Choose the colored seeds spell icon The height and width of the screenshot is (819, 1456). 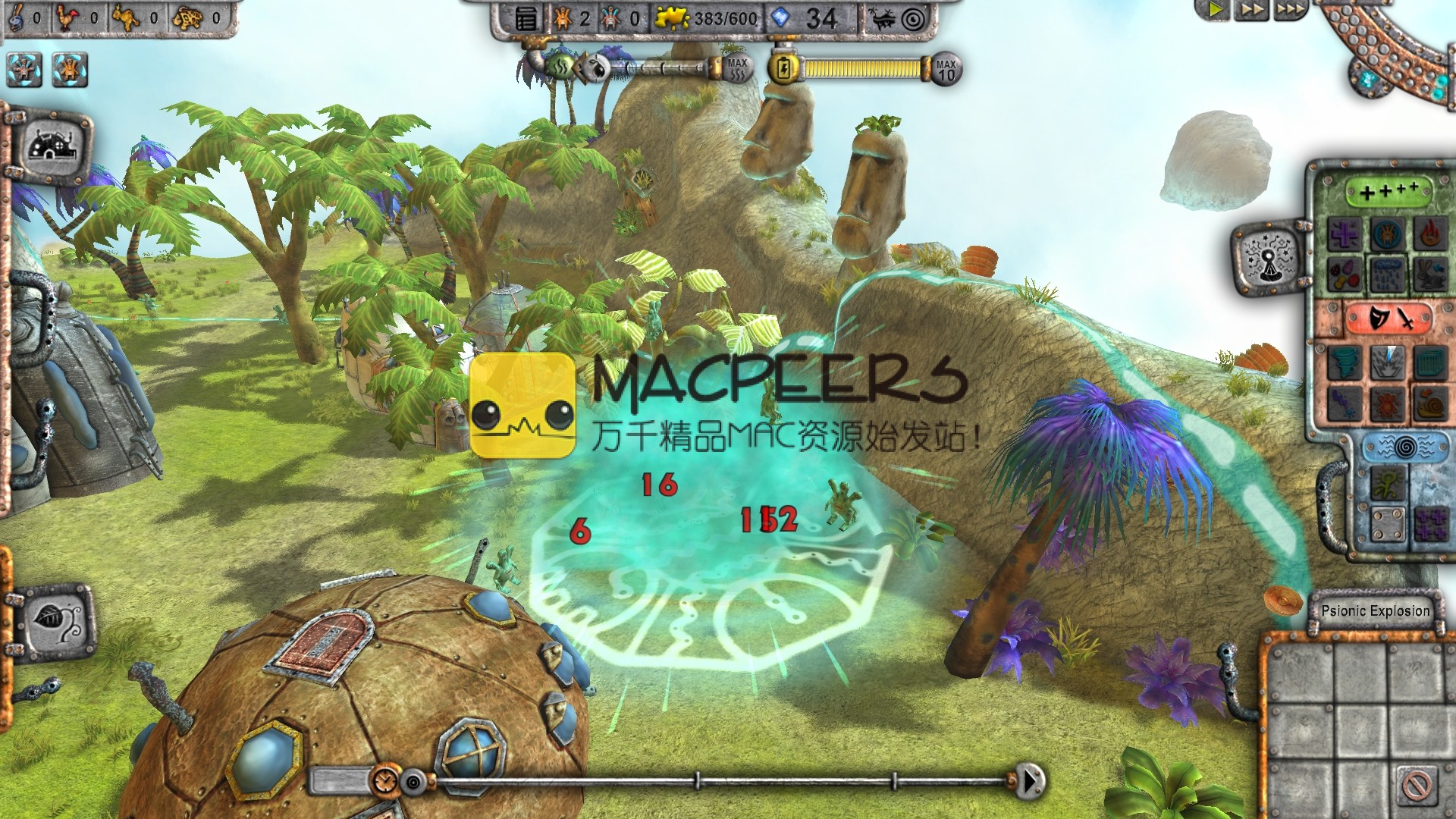[1346, 272]
